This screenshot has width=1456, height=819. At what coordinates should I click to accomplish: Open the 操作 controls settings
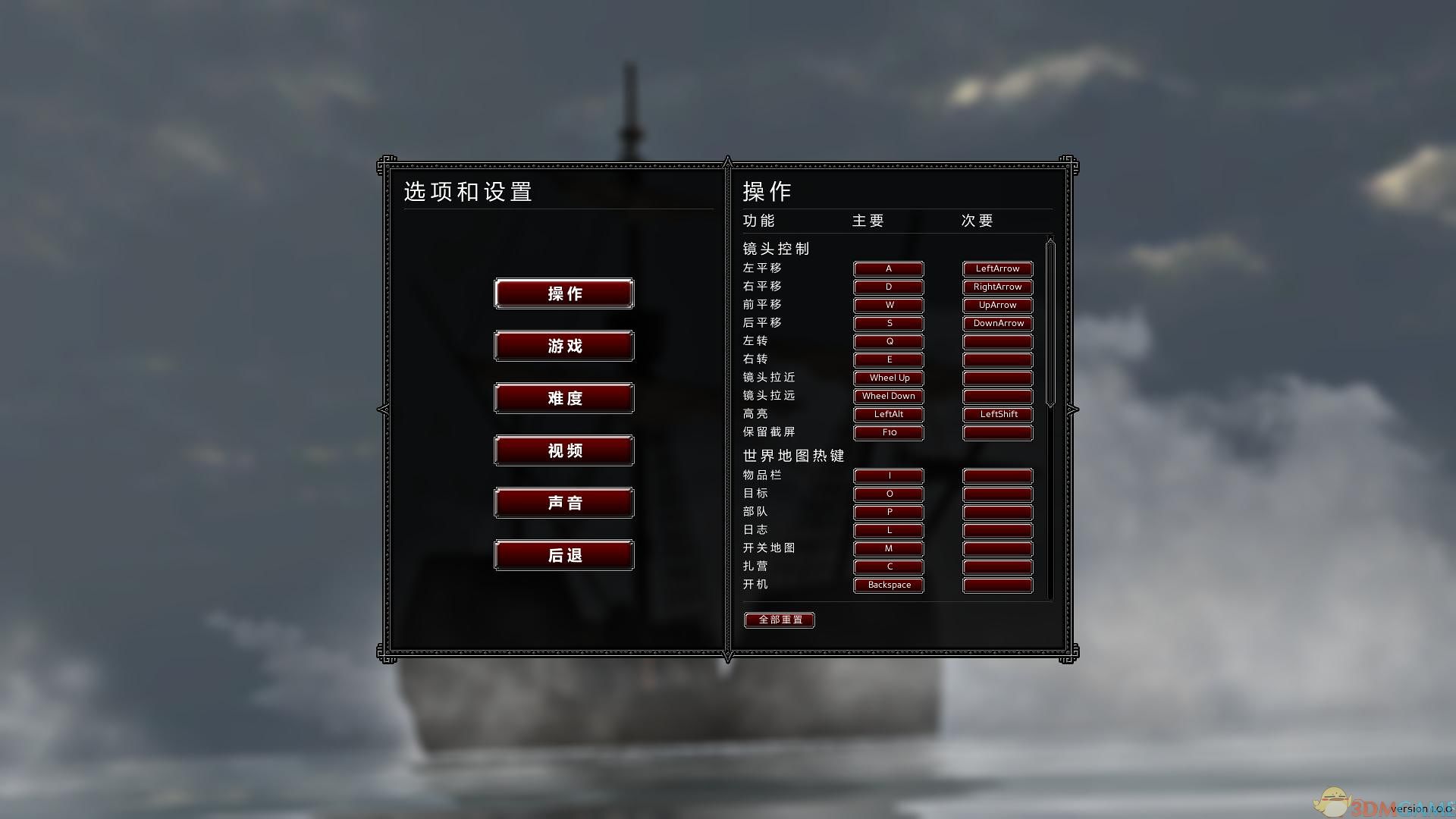(x=563, y=293)
